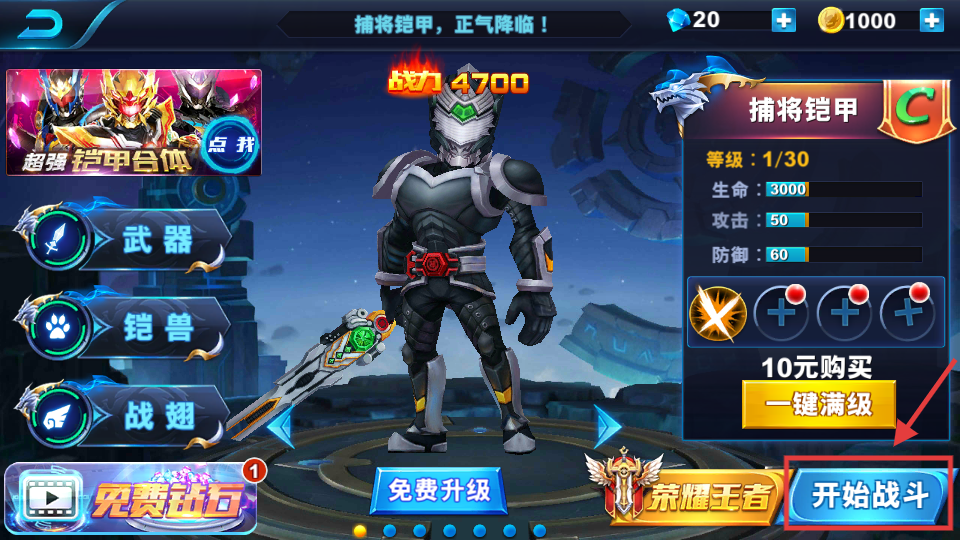Image resolution: width=960 pixels, height=540 pixels.
Task: Claim free diamonds via 免费钻石 video
Action: point(130,498)
